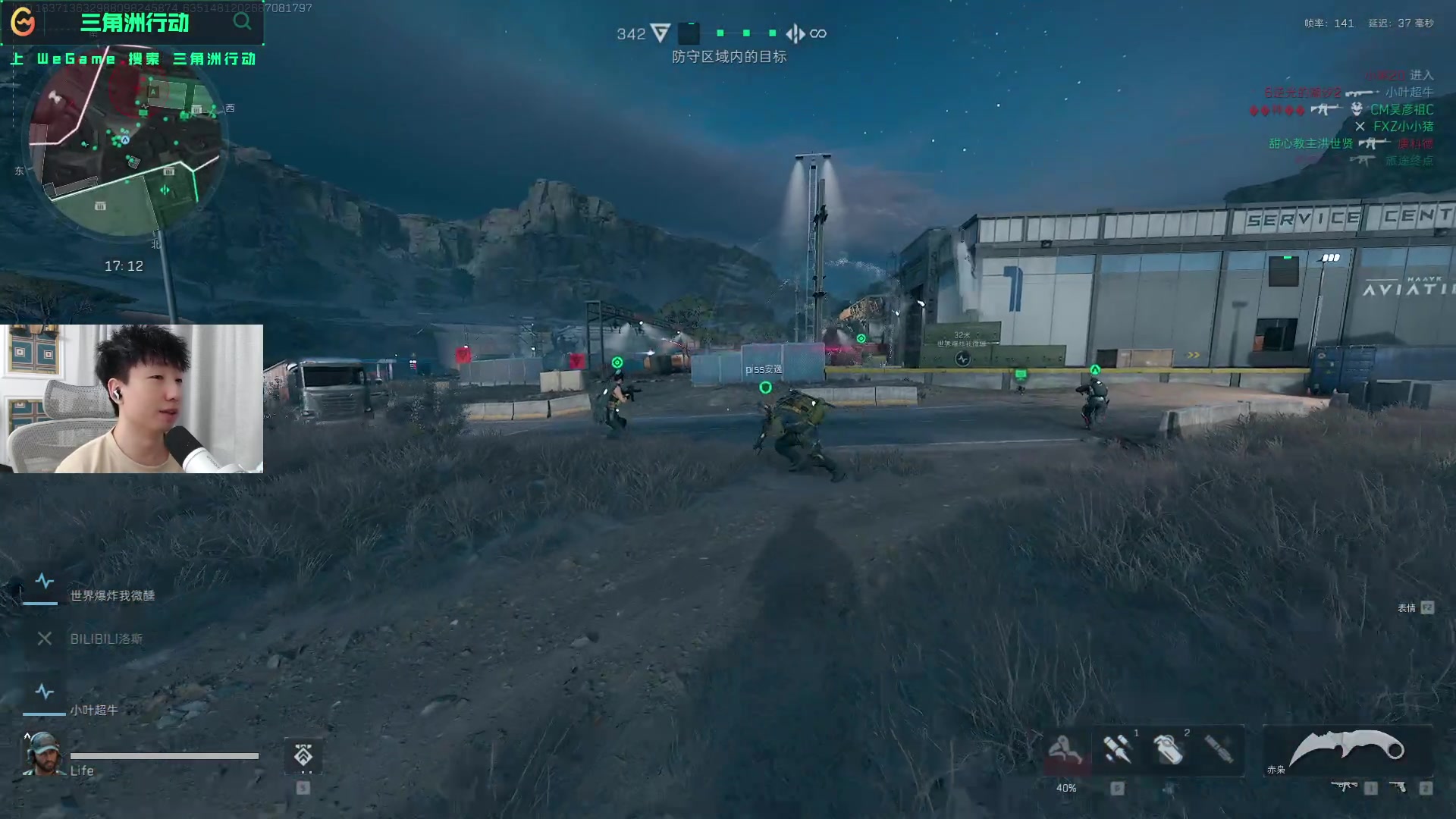This screenshot has height=819, width=1456.
Task: Select the cylindrical stick gadget slot
Action: point(1219,749)
